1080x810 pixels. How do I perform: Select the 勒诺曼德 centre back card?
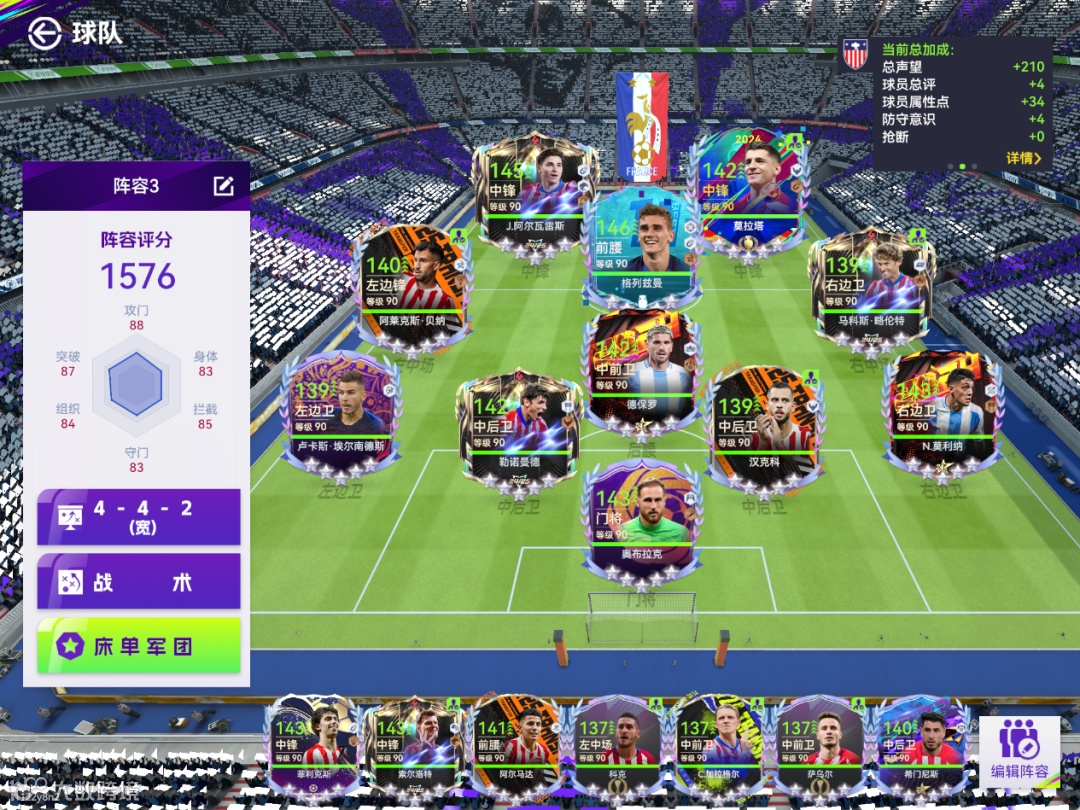tap(518, 425)
